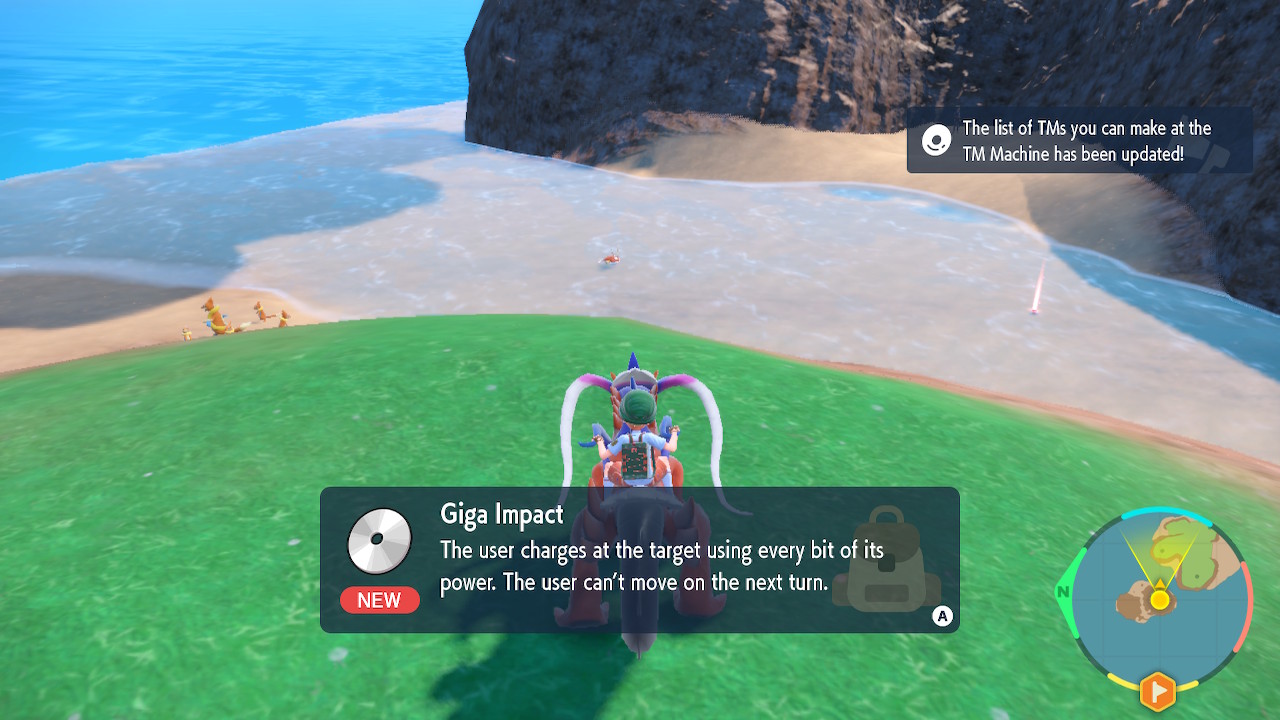Select the Giga Impact item notification
The image size is (1280, 720).
pyautogui.click(x=639, y=560)
